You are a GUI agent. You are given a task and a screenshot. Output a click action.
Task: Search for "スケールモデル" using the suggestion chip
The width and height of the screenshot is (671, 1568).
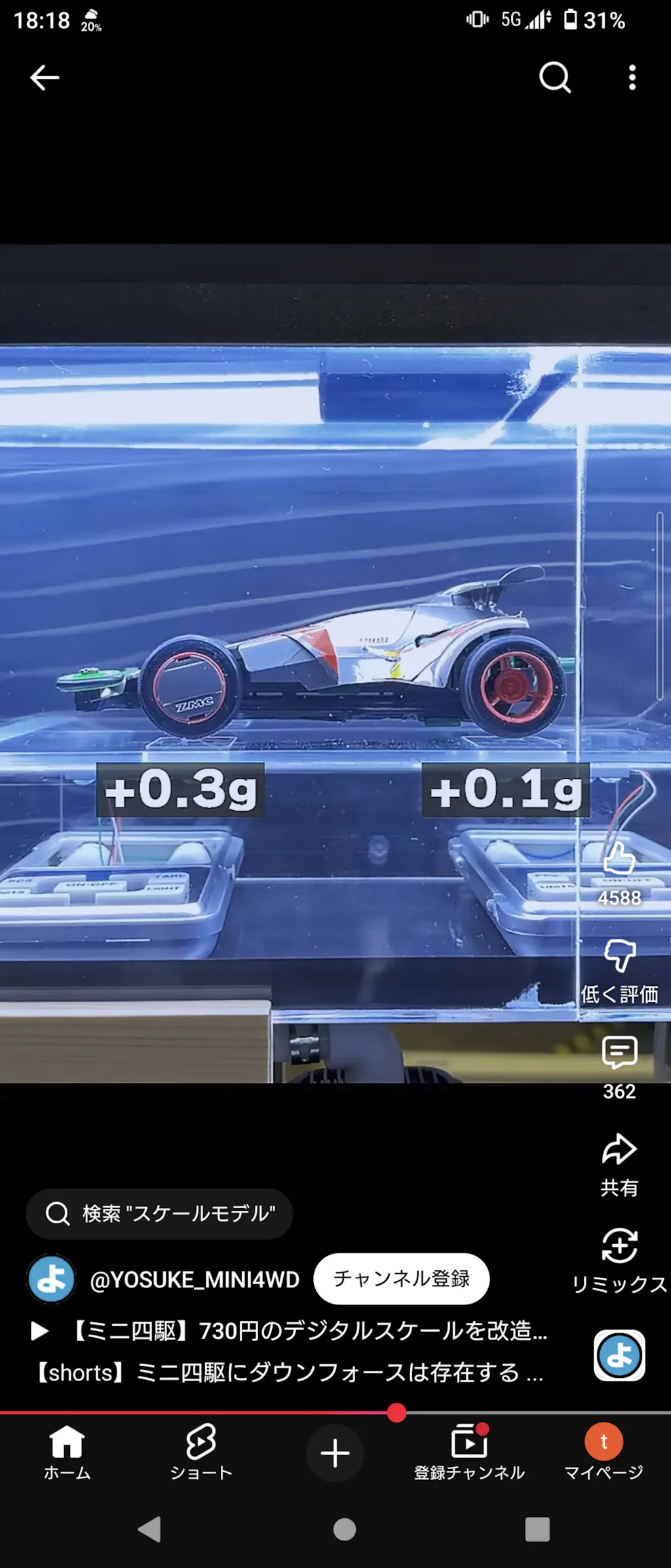coord(159,1213)
